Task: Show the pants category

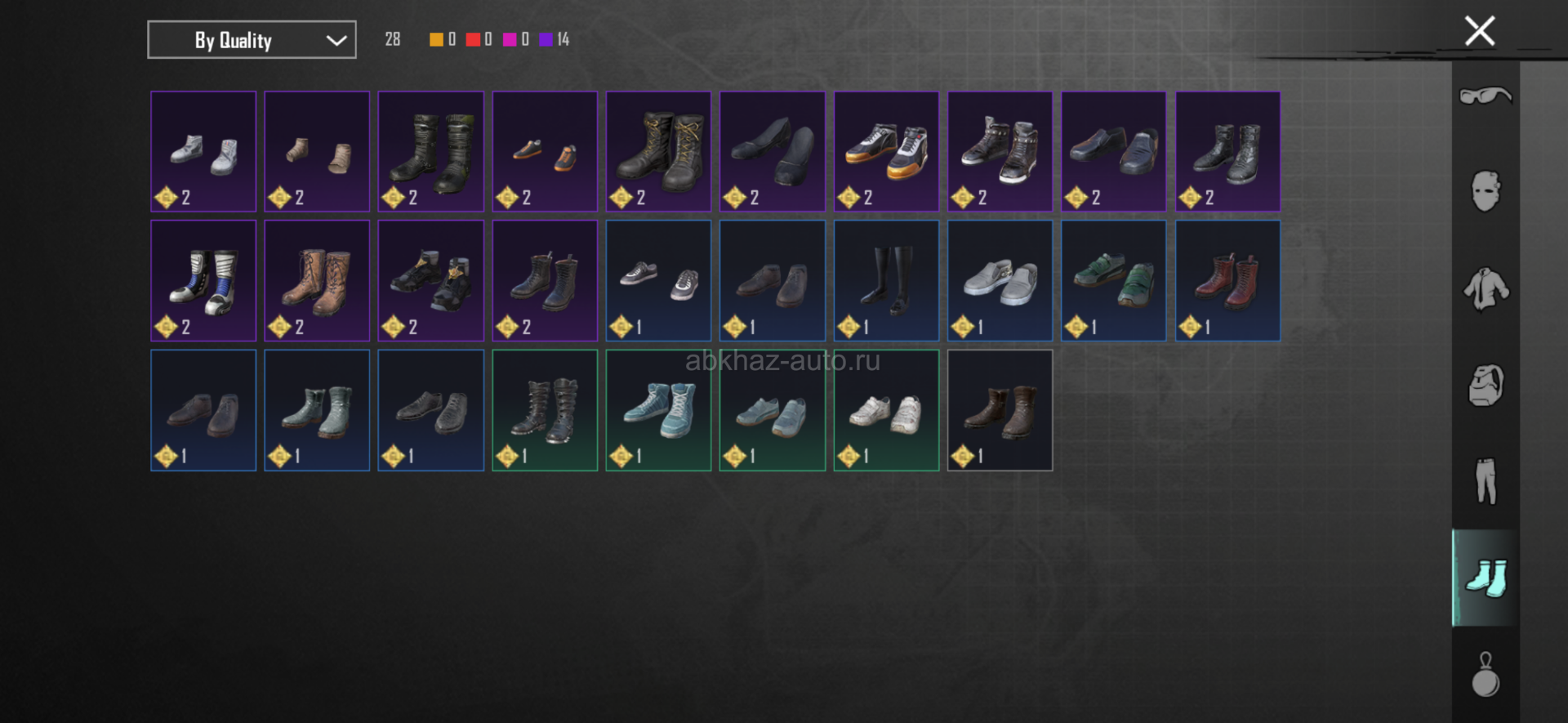Action: (1486, 482)
